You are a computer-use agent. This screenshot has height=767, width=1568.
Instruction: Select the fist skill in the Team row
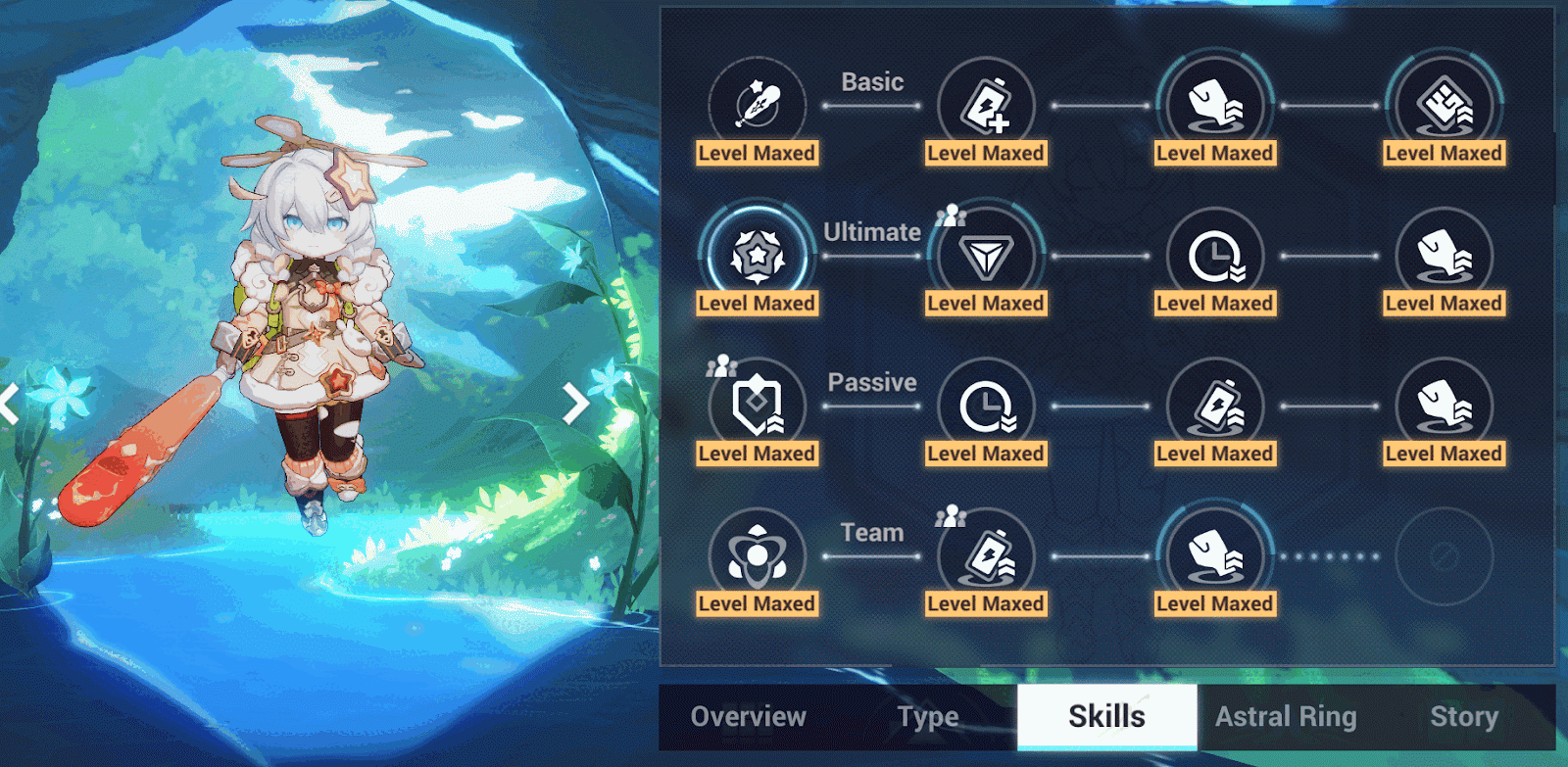(1214, 556)
